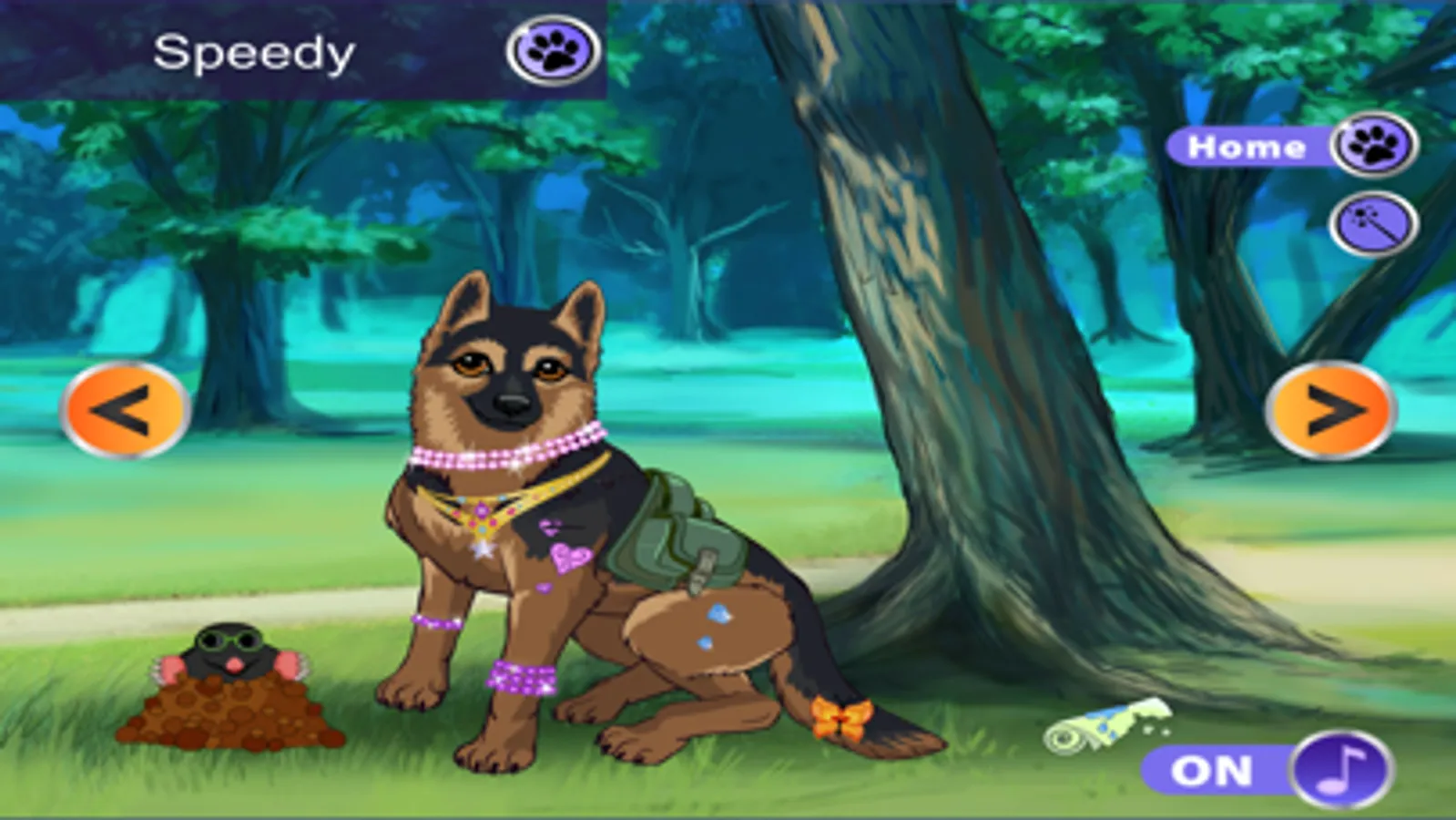Click the star sparkle on Speedy's chest
Viewport: 1456px width, 820px height.
coord(483,551)
